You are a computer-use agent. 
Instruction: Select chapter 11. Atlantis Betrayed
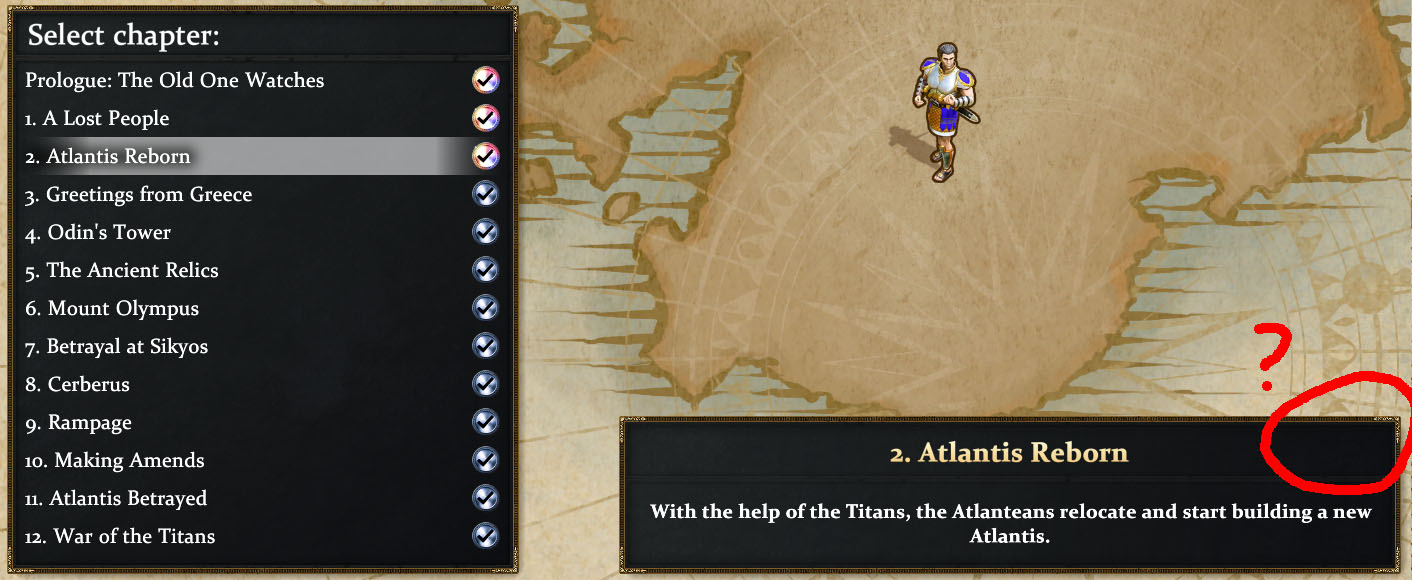tap(116, 498)
